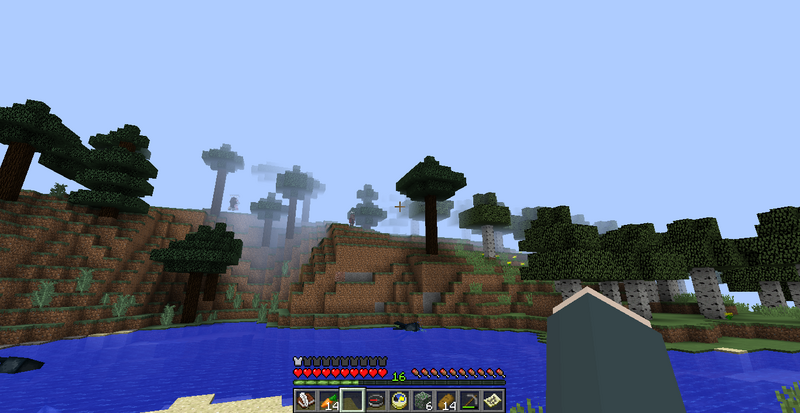Equip the pickaxe from the hotbar
Screen dimensions: 800x413
[x=471, y=401]
